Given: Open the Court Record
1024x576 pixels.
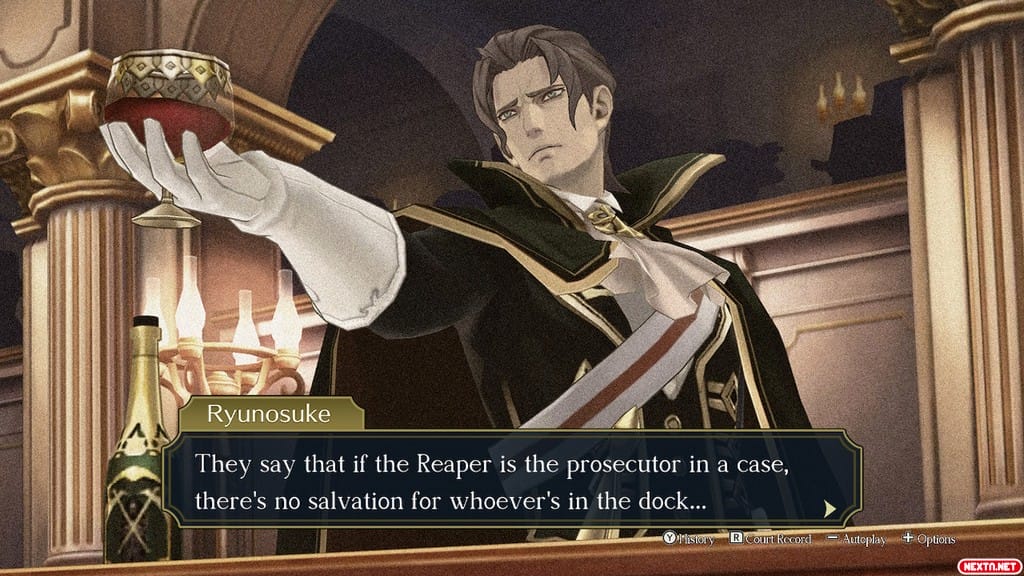Looking at the screenshot, I should click(x=770, y=539).
